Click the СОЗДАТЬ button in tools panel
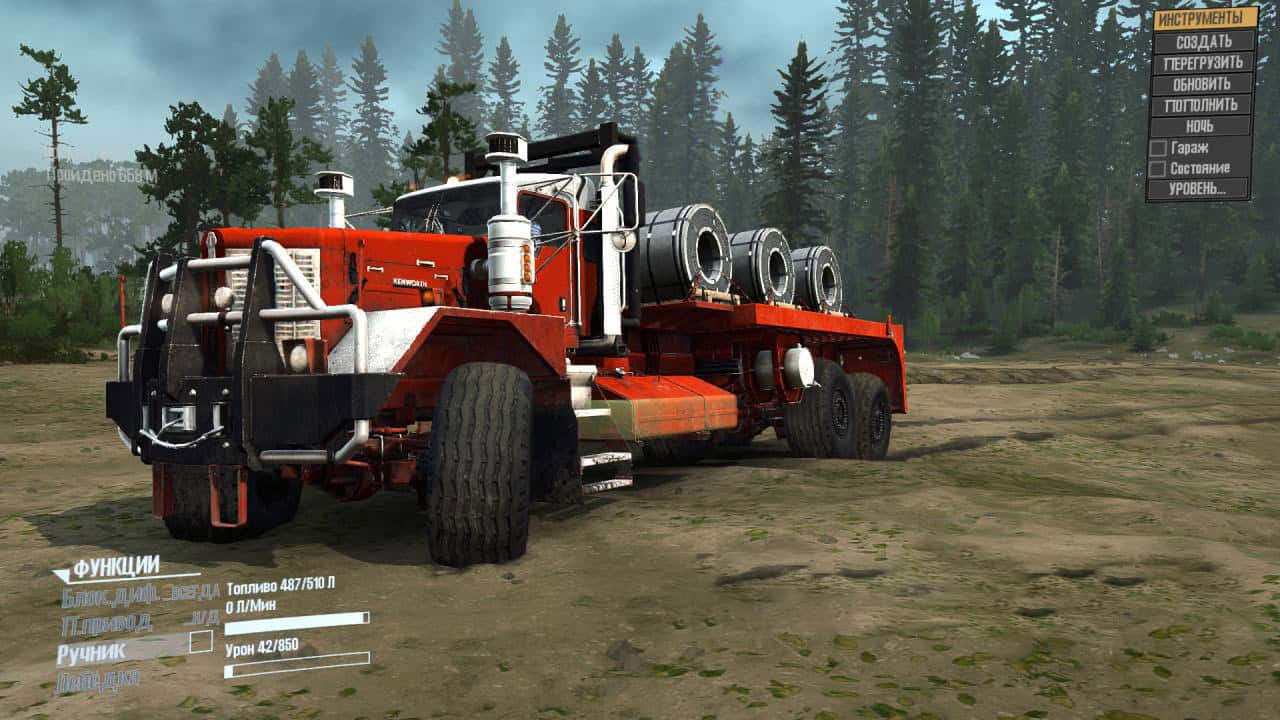This screenshot has height=720, width=1280. 1203,42
